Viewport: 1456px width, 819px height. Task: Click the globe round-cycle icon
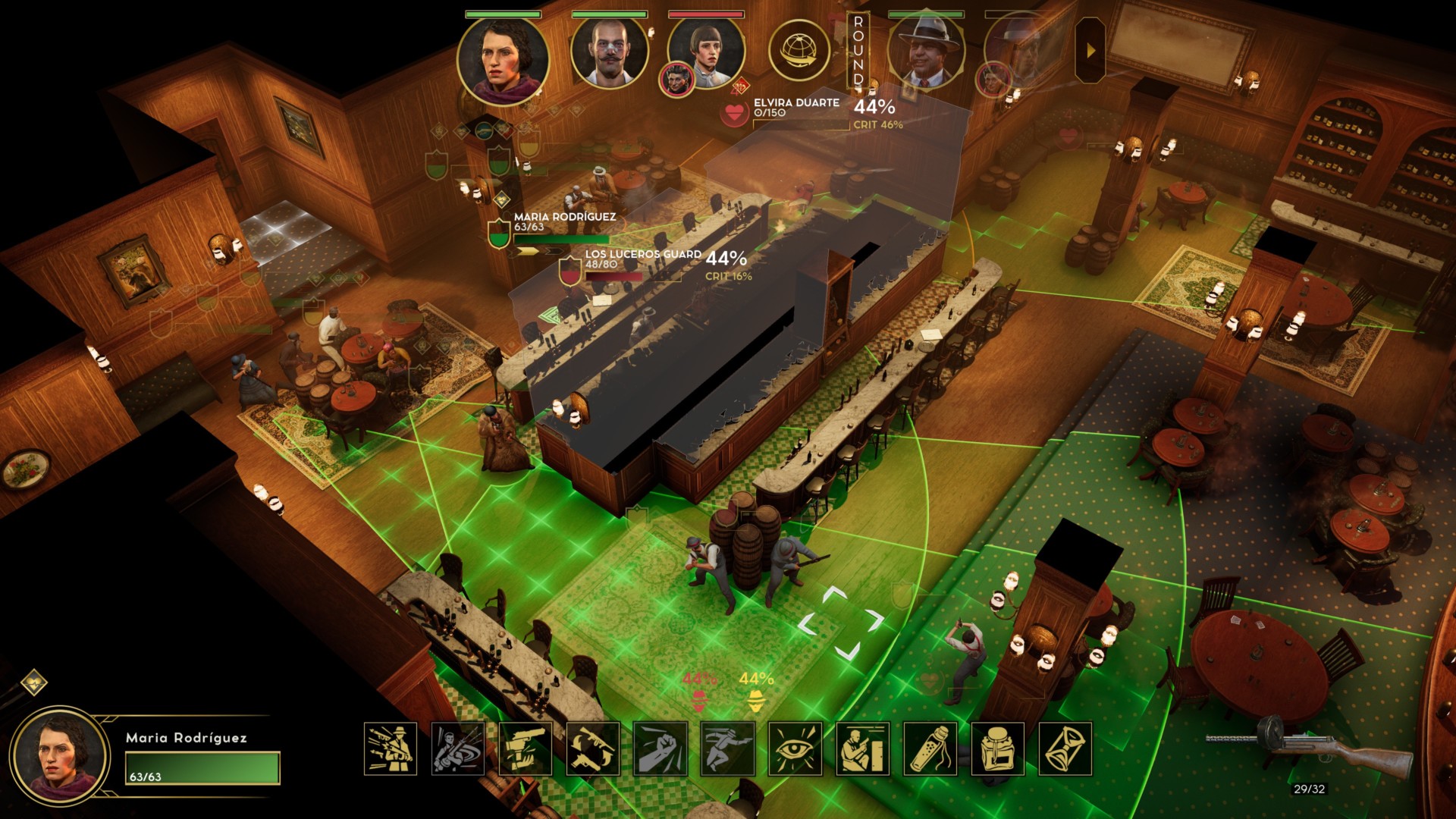[799, 50]
